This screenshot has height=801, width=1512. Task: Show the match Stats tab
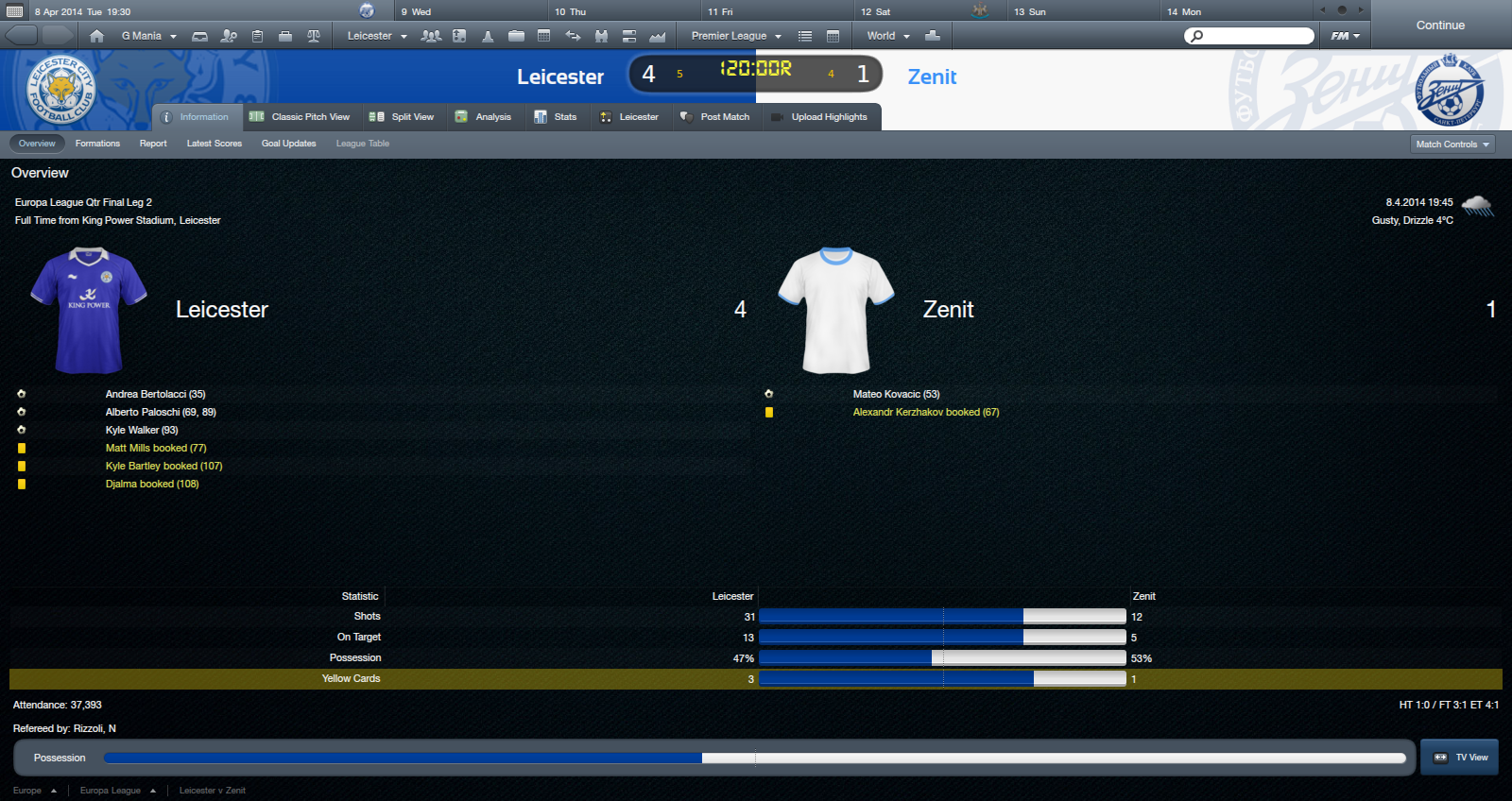tap(556, 117)
